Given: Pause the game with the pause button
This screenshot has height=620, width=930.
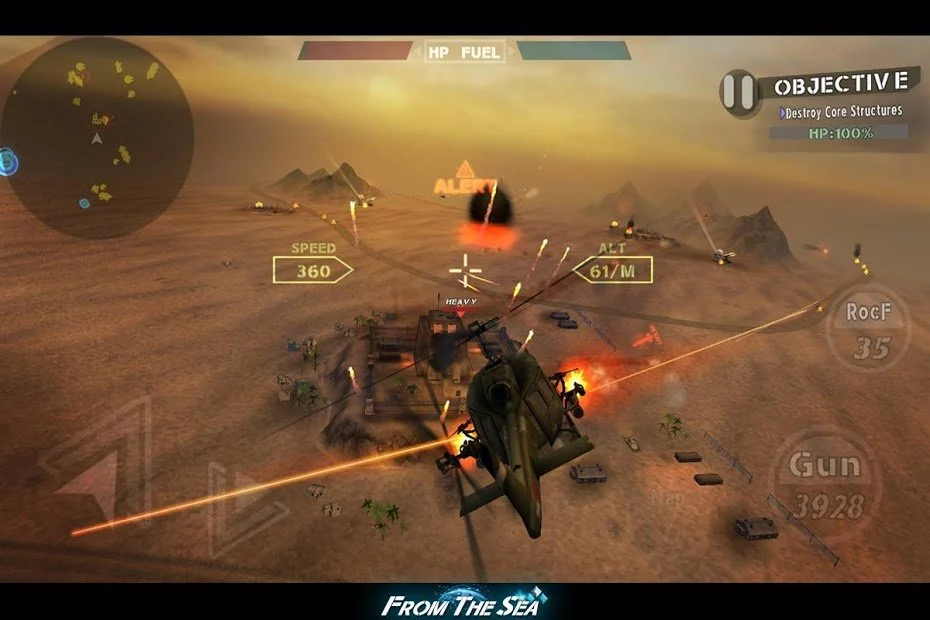Looking at the screenshot, I should tap(740, 91).
